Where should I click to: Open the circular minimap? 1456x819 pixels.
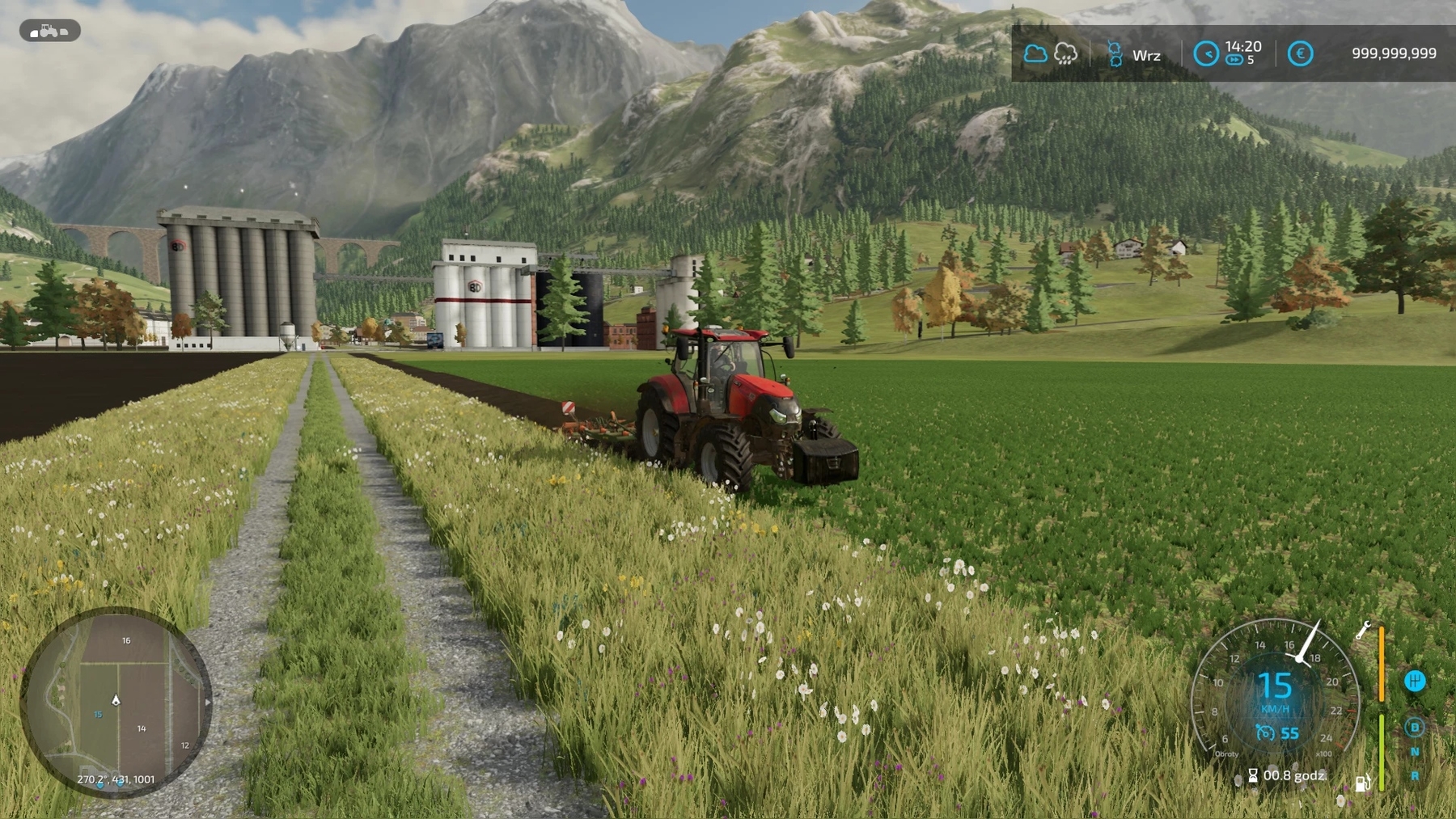pos(116,702)
